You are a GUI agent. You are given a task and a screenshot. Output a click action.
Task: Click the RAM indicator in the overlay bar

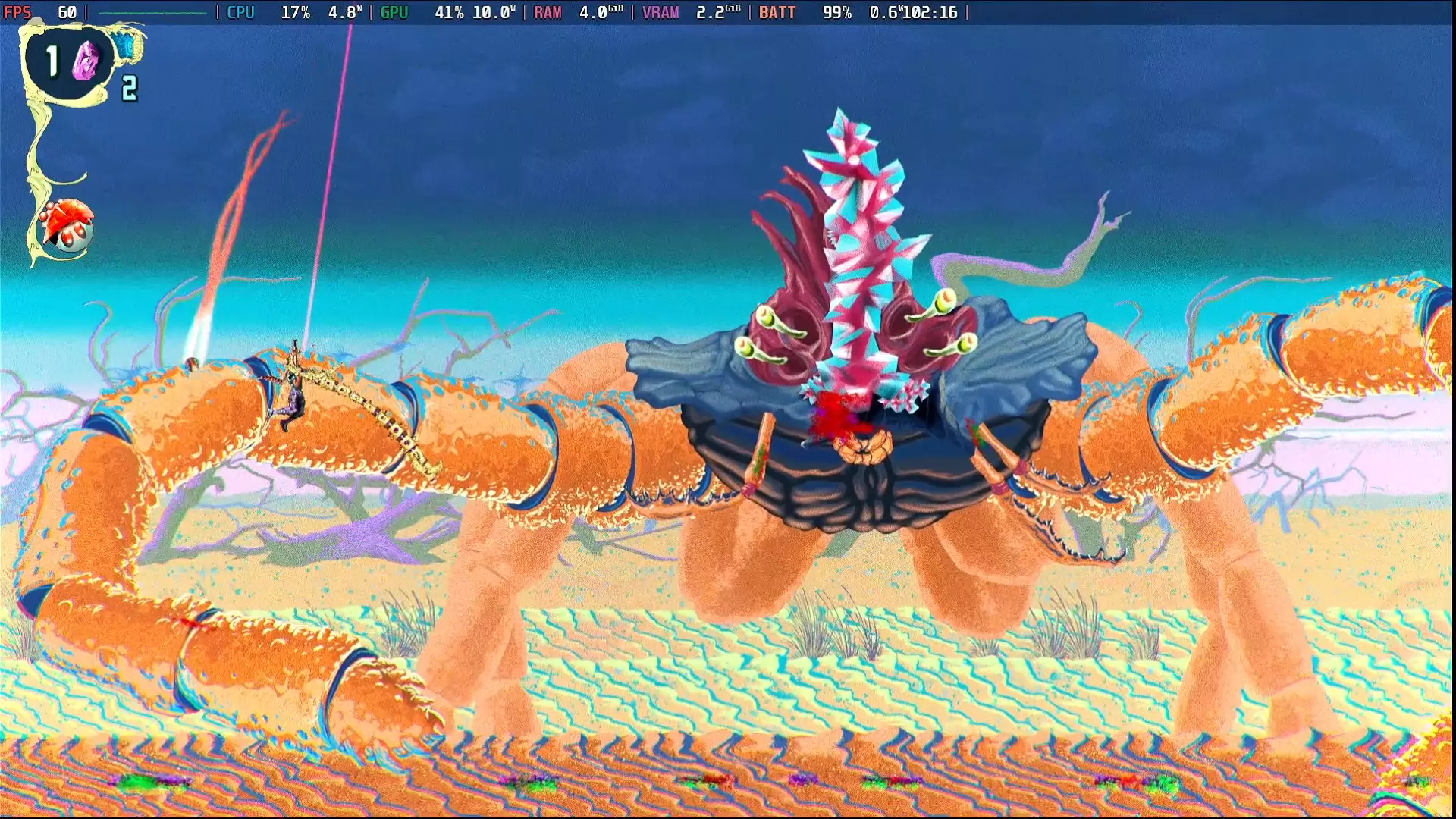(x=548, y=11)
